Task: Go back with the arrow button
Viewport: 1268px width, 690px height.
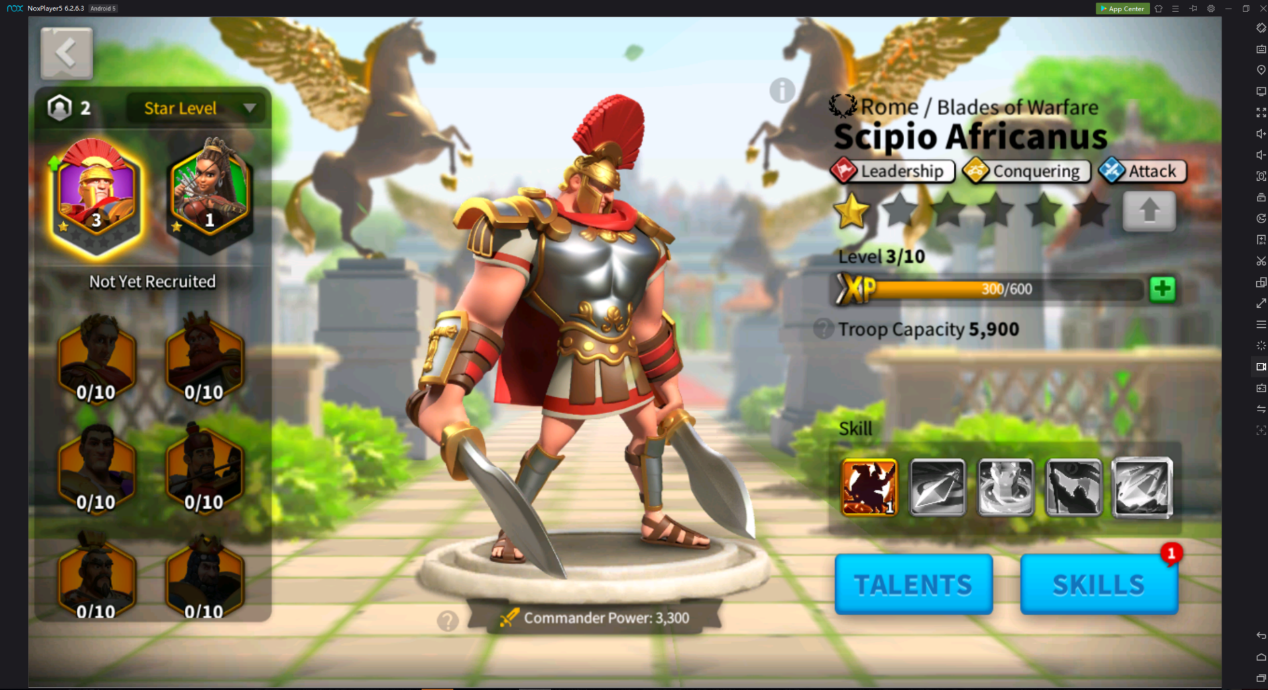Action: coord(67,54)
